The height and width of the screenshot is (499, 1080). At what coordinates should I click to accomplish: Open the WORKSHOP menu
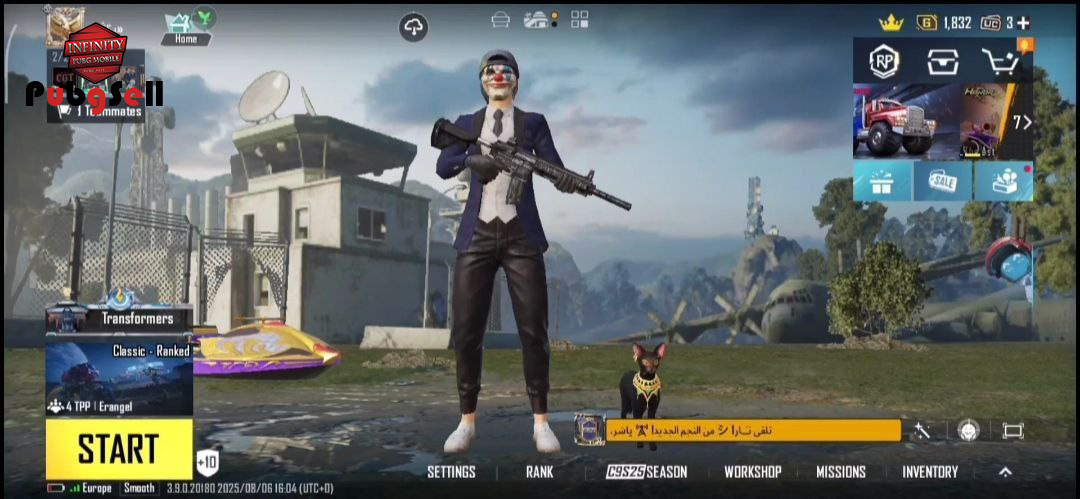[x=752, y=472]
